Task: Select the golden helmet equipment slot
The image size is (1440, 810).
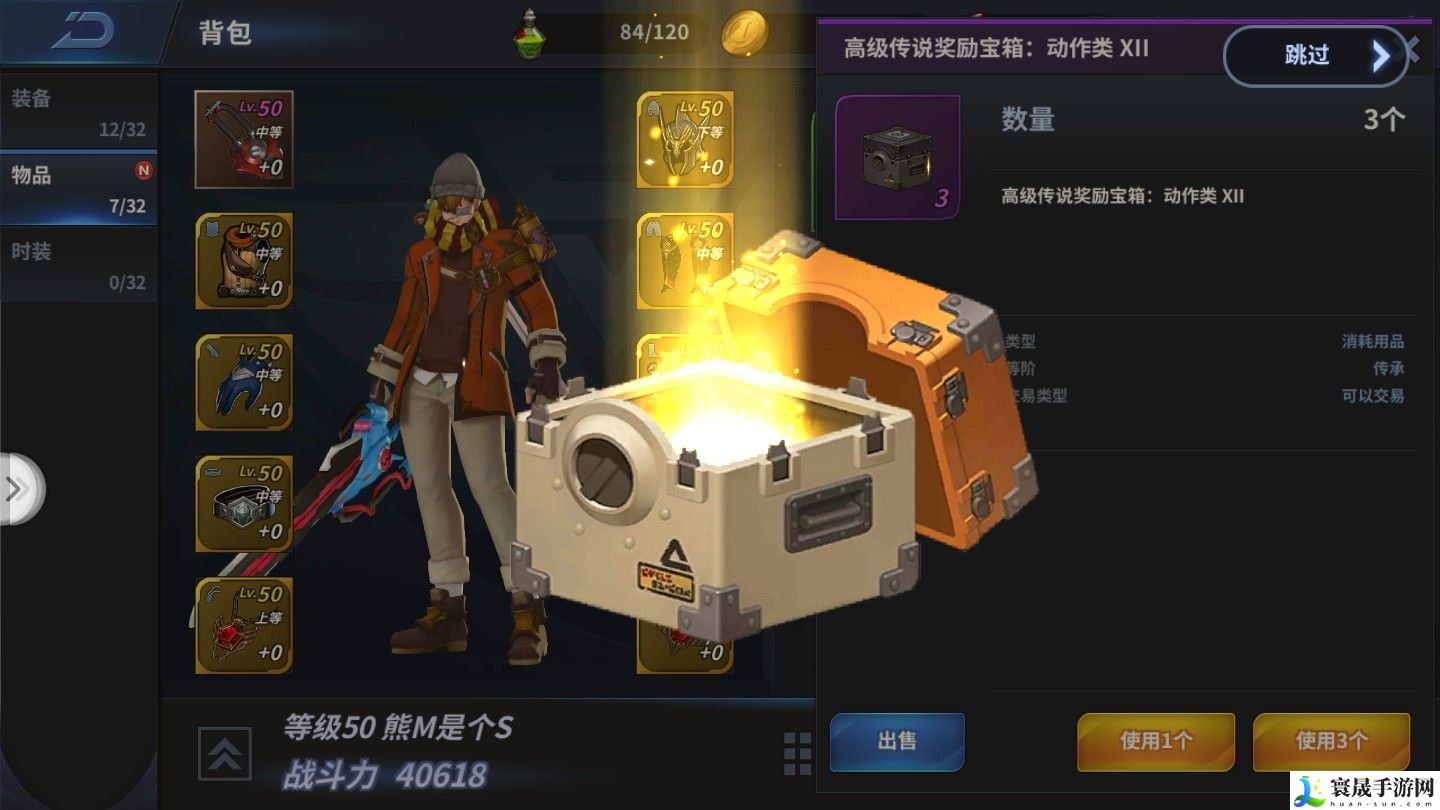Action: tap(685, 139)
